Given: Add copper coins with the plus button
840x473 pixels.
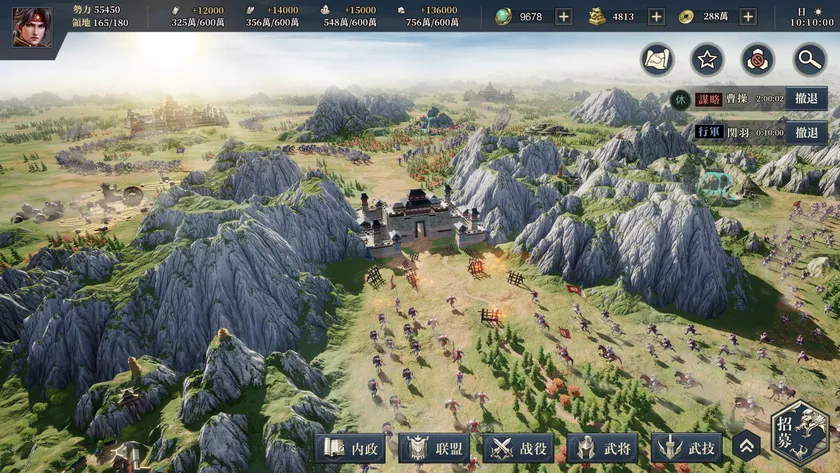Looking at the screenshot, I should point(747,17).
